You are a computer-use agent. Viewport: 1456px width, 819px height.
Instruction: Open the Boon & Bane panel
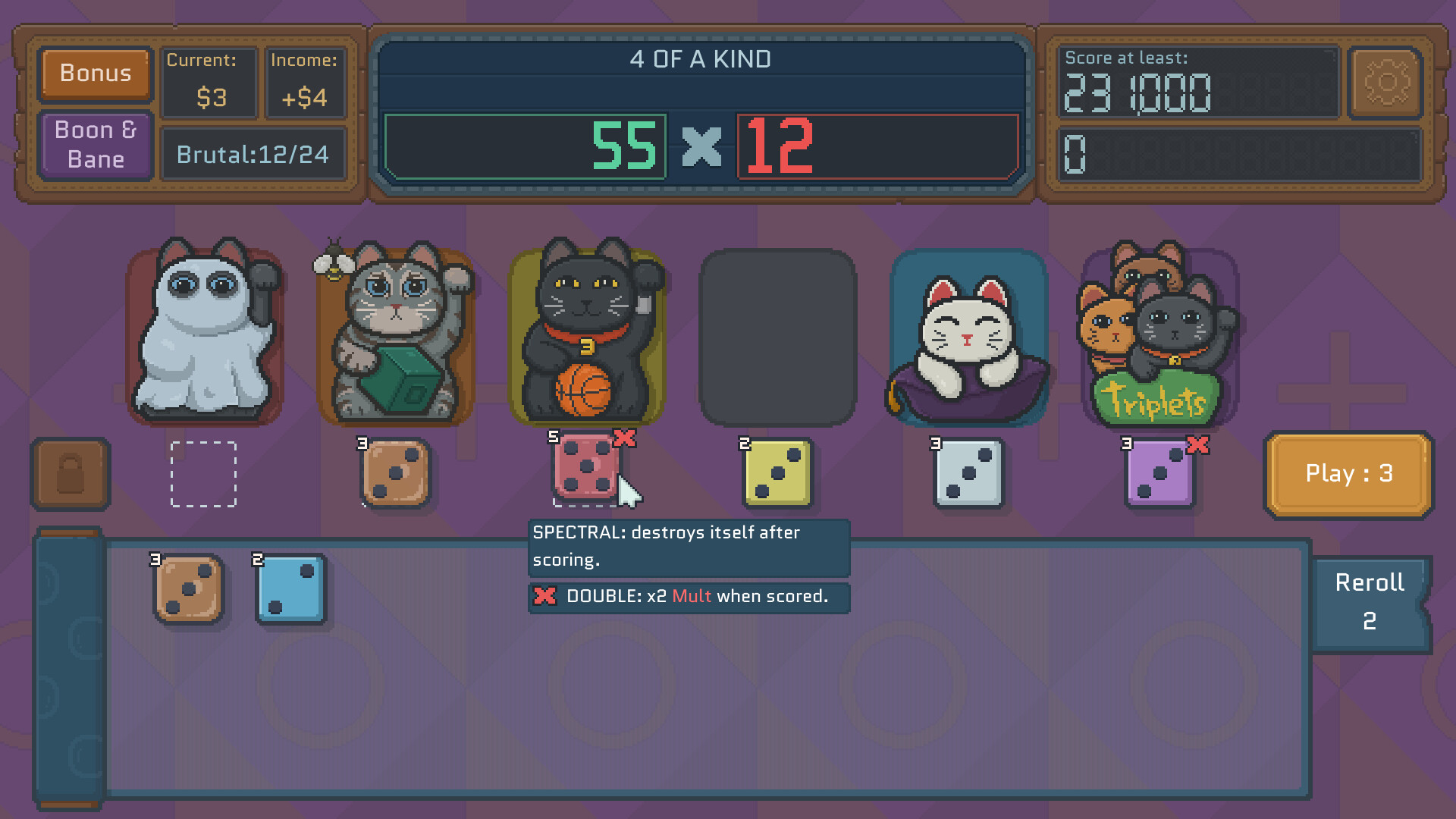(96, 145)
